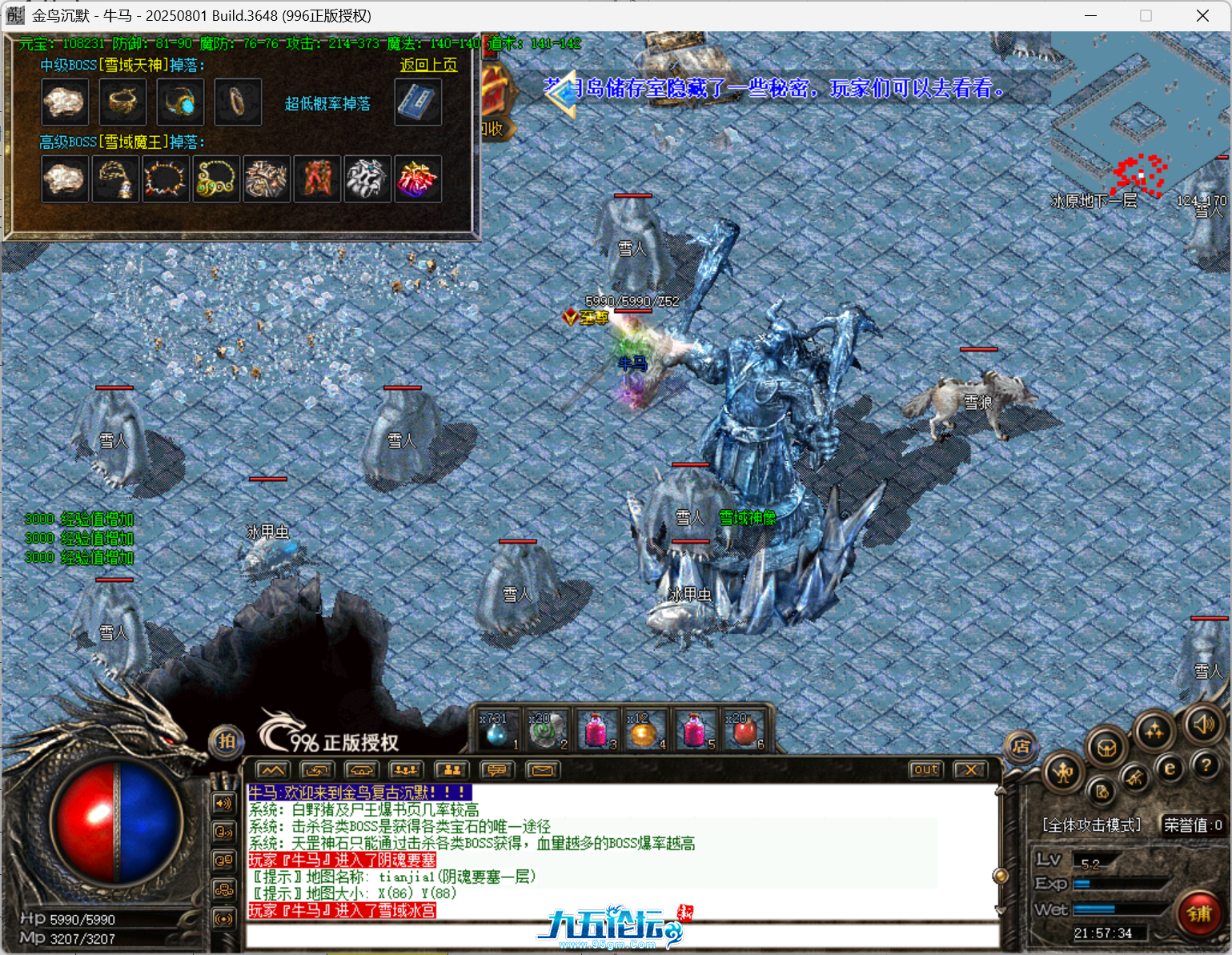1232x955 pixels.
Task: Click the "out" button on the chat window
Action: tap(925, 769)
